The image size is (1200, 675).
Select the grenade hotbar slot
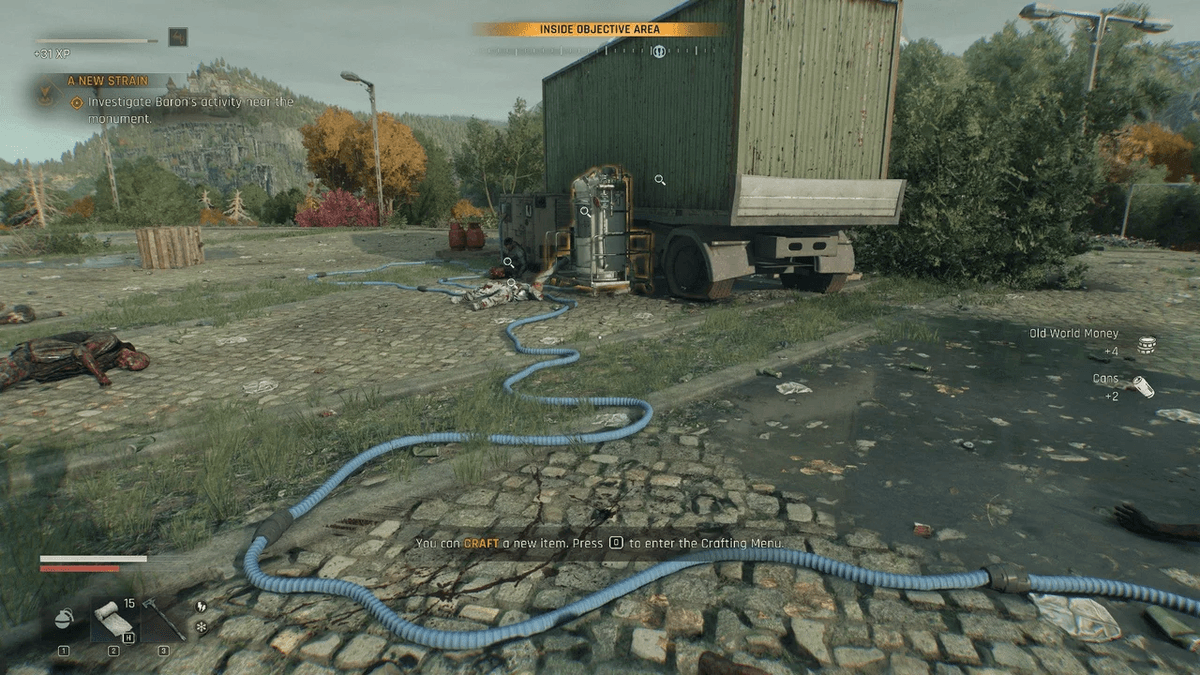coord(64,620)
